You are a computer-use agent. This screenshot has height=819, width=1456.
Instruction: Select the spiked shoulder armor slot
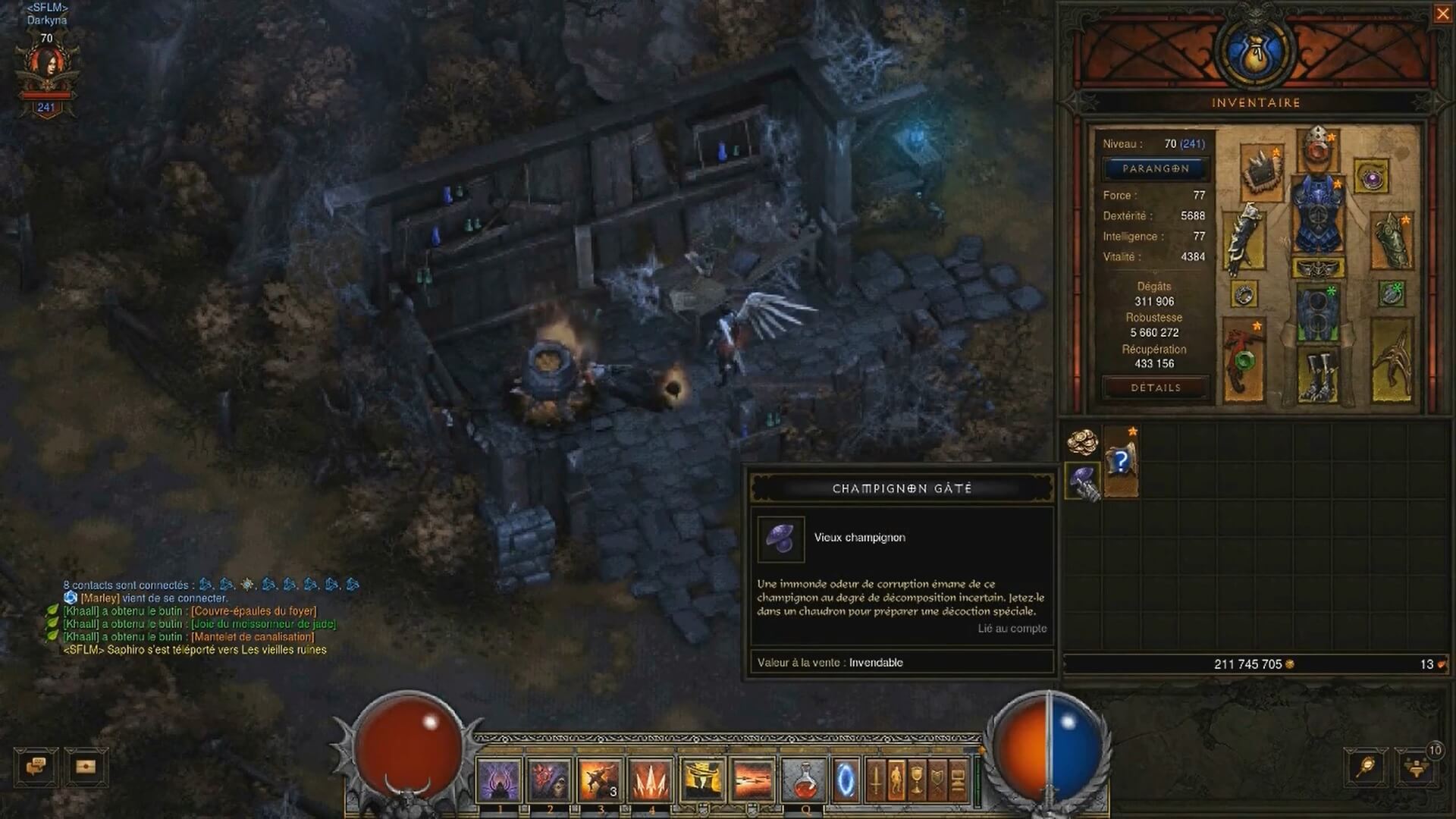(1262, 171)
